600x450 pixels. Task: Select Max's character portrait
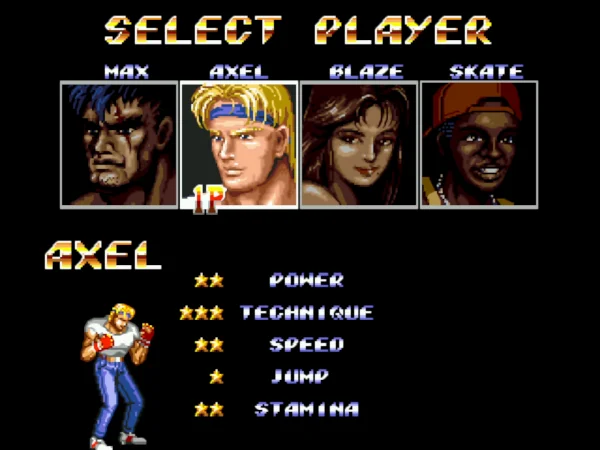[118, 144]
